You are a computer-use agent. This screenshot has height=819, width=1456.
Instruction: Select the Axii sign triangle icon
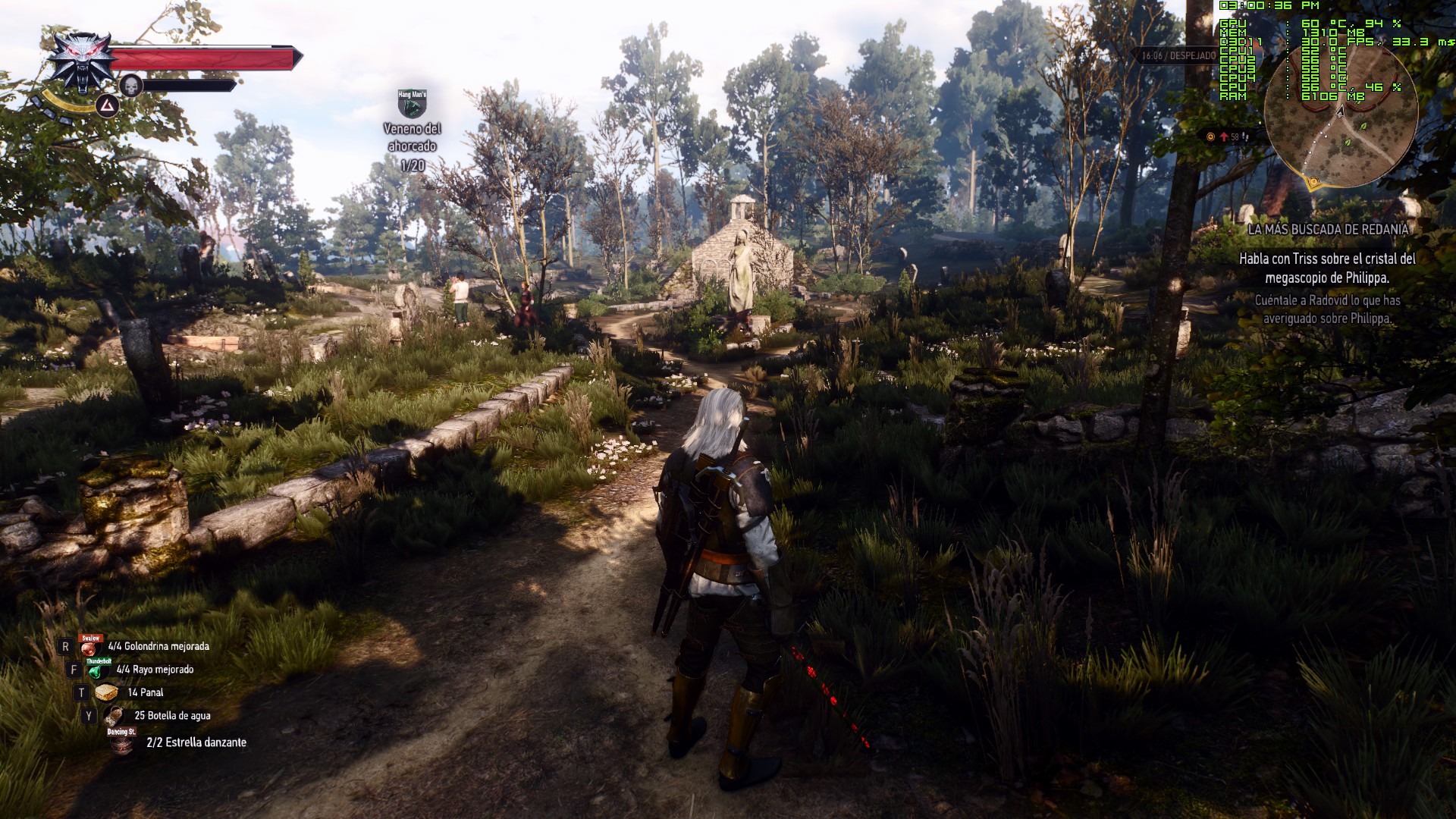pyautogui.click(x=107, y=106)
